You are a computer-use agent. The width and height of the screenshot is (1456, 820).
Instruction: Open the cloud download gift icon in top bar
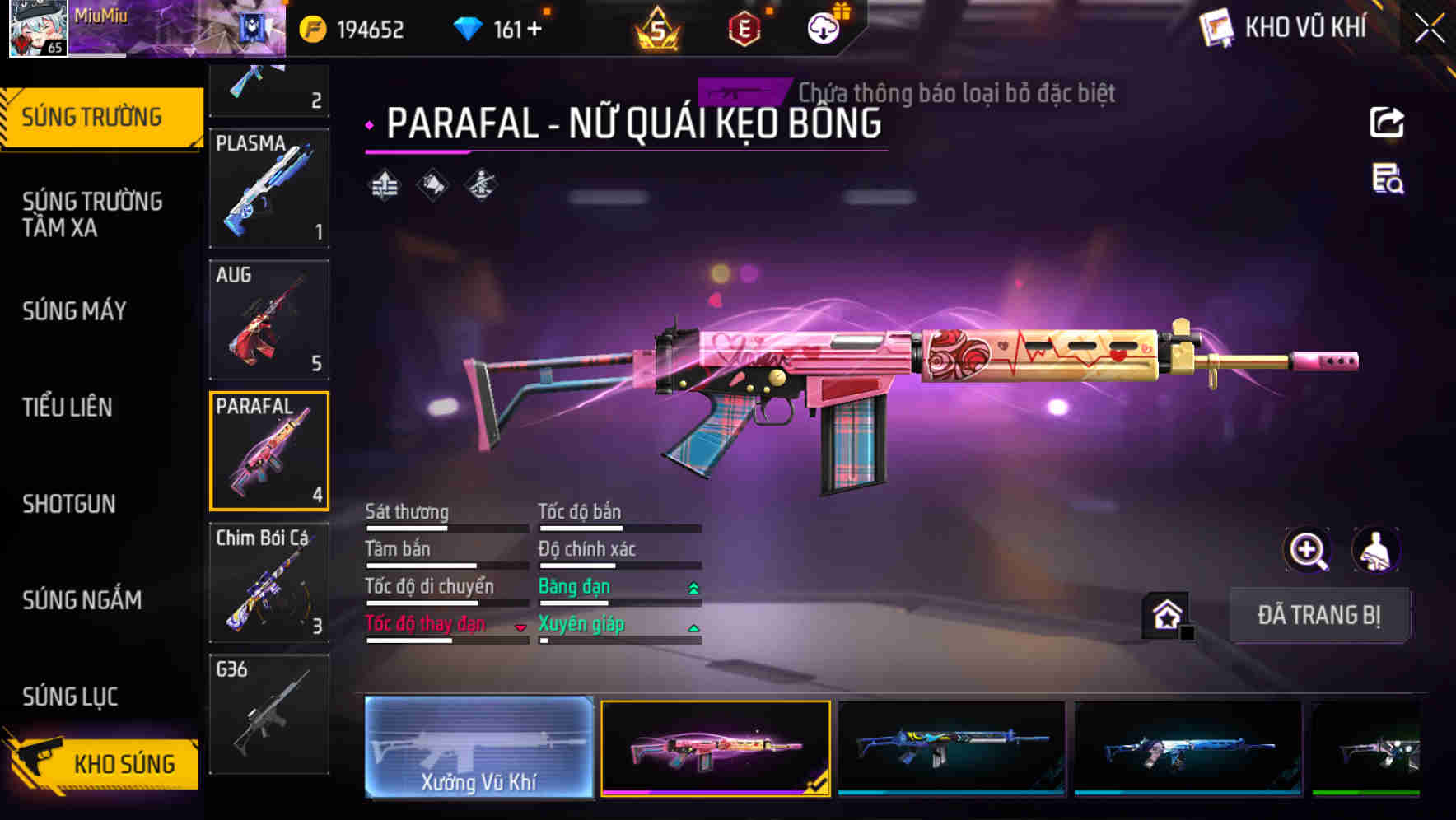click(x=823, y=28)
